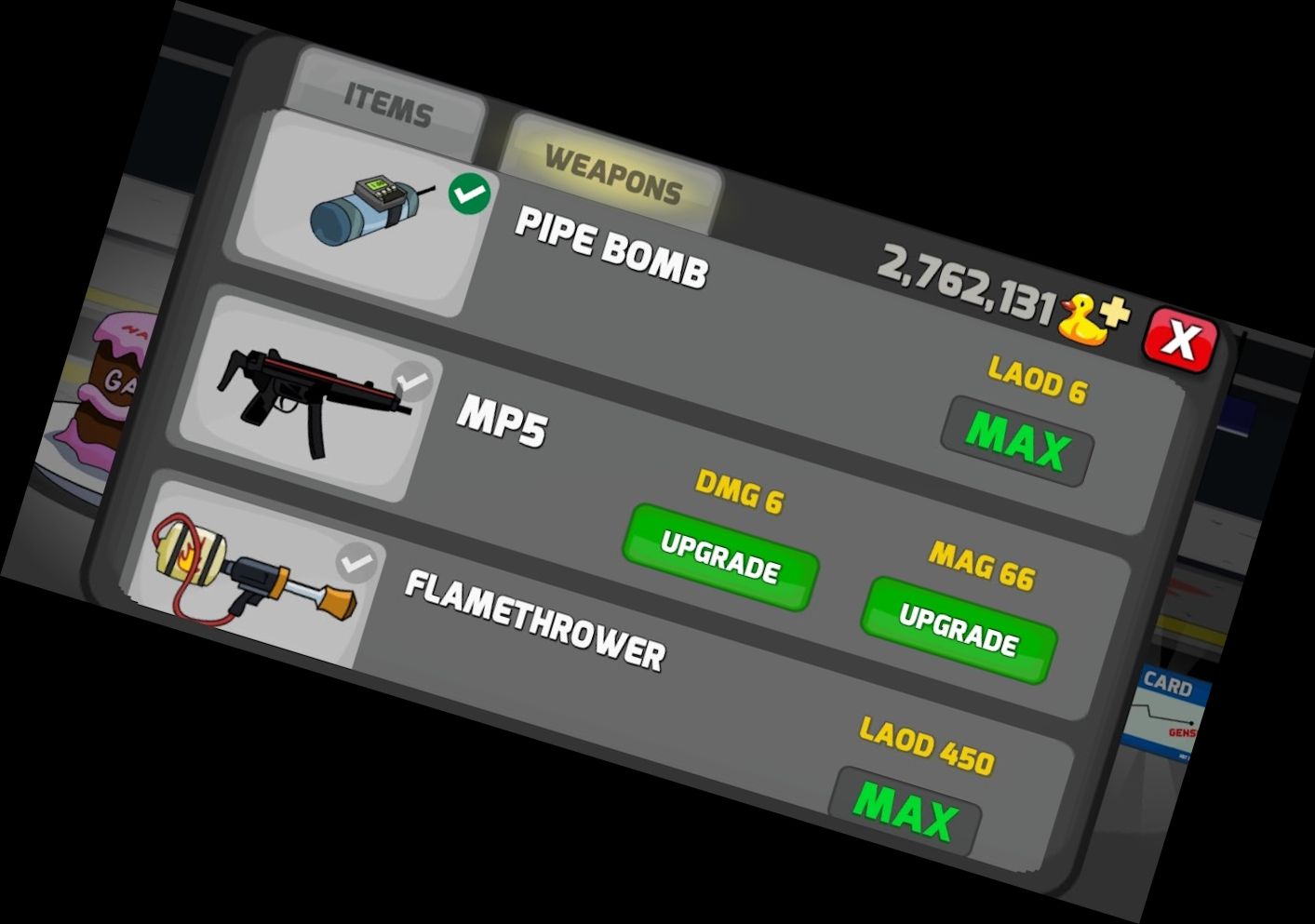Click the MAX button under LAOD 450
The image size is (1315, 924).
coord(905,810)
